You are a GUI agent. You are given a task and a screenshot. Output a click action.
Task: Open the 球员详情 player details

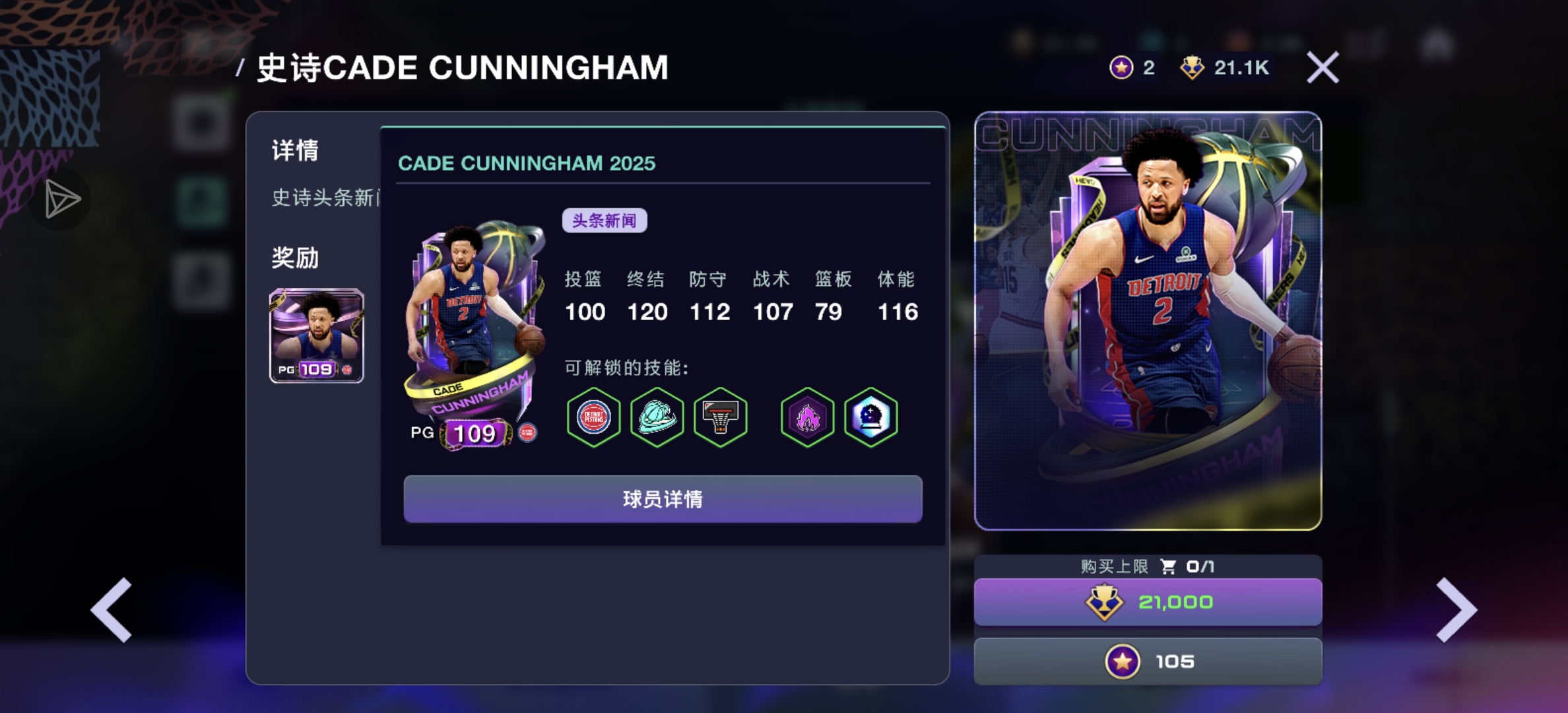click(663, 499)
